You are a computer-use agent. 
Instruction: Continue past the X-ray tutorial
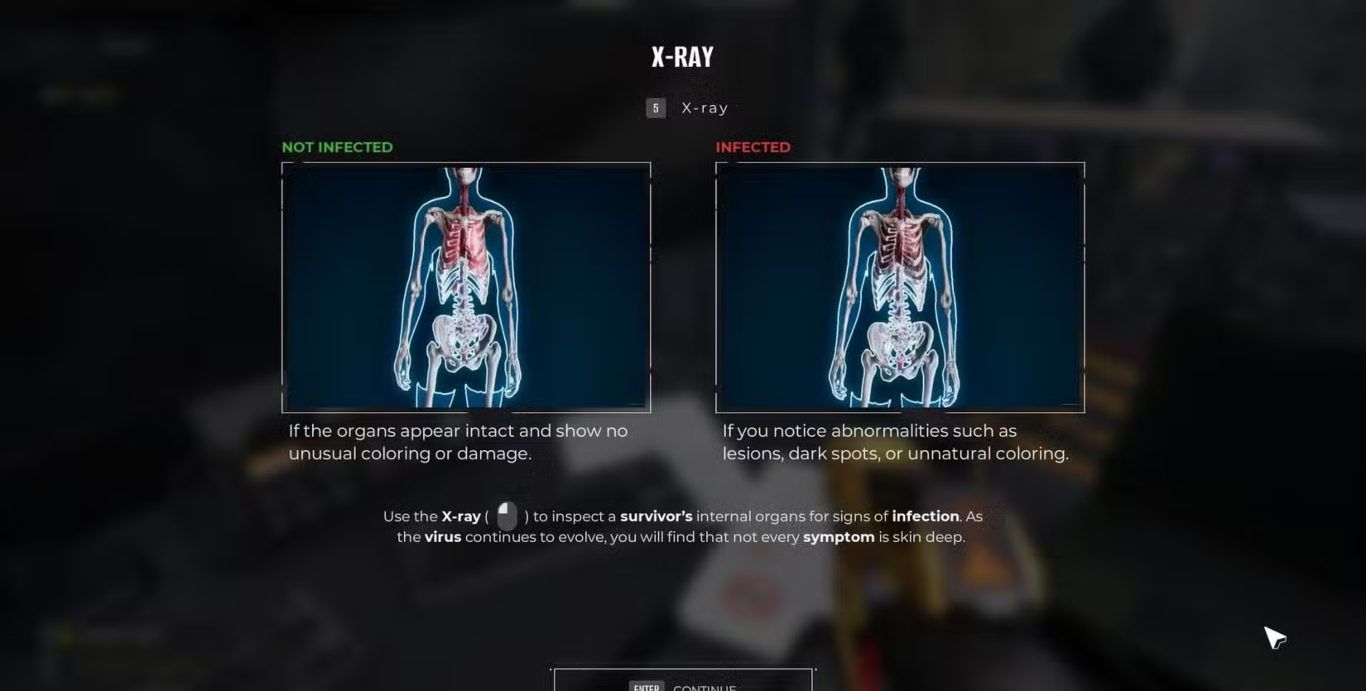[683, 682]
